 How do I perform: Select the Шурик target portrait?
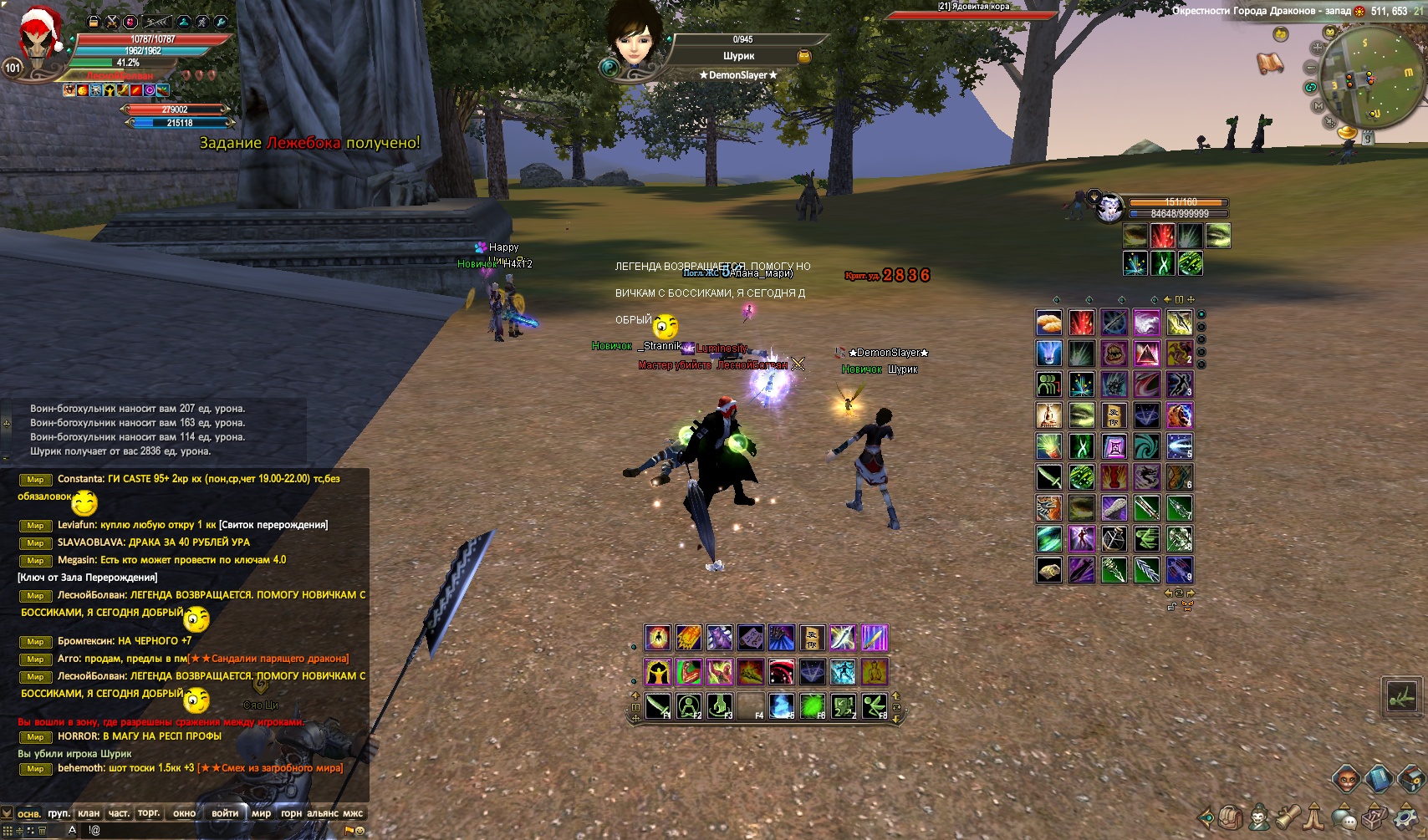click(634, 38)
